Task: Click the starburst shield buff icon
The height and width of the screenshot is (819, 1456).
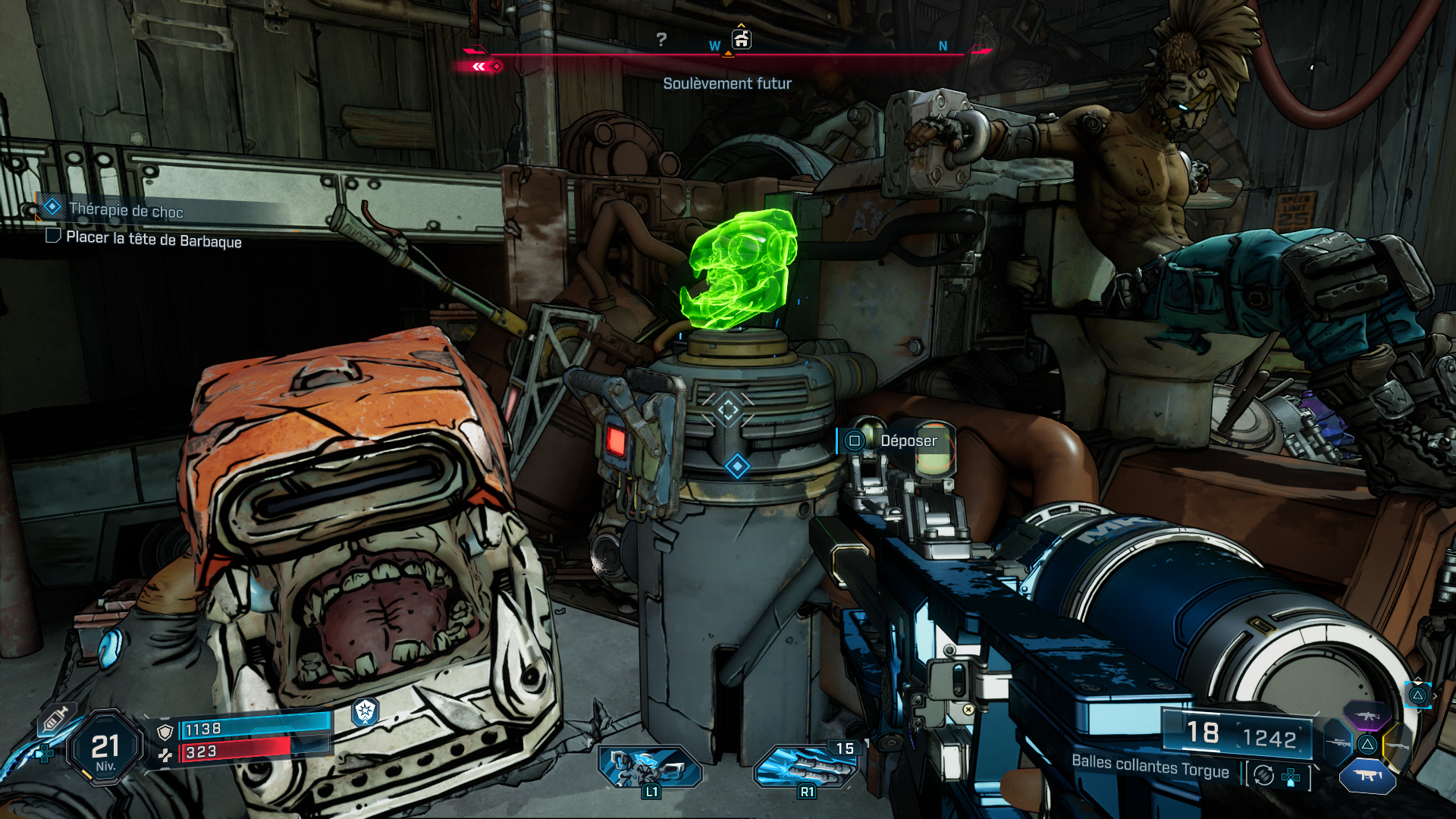Action: [366, 711]
